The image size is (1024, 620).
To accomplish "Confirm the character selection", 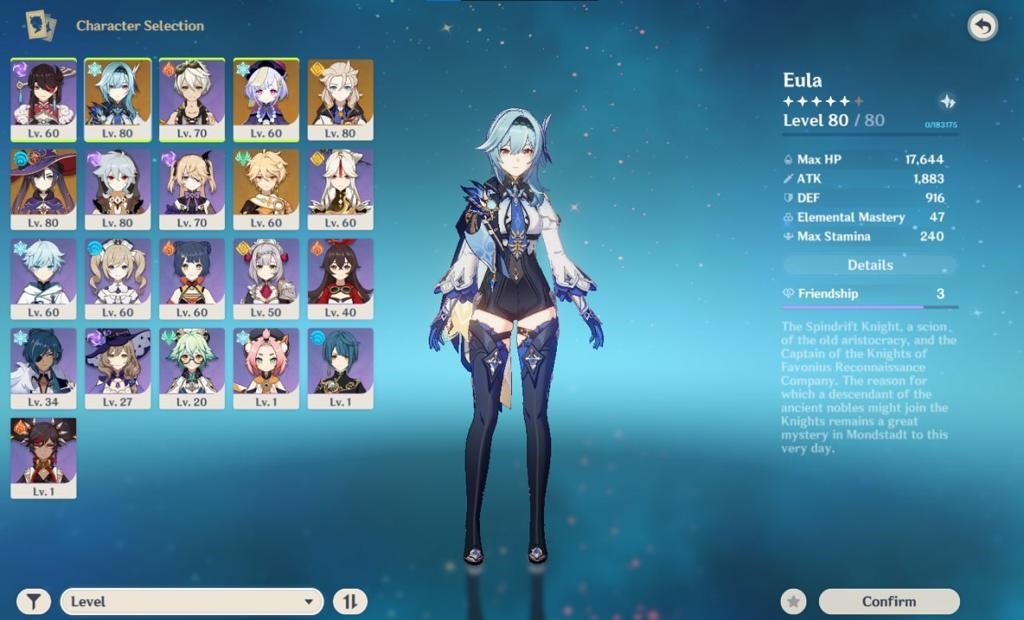I will coord(888,601).
